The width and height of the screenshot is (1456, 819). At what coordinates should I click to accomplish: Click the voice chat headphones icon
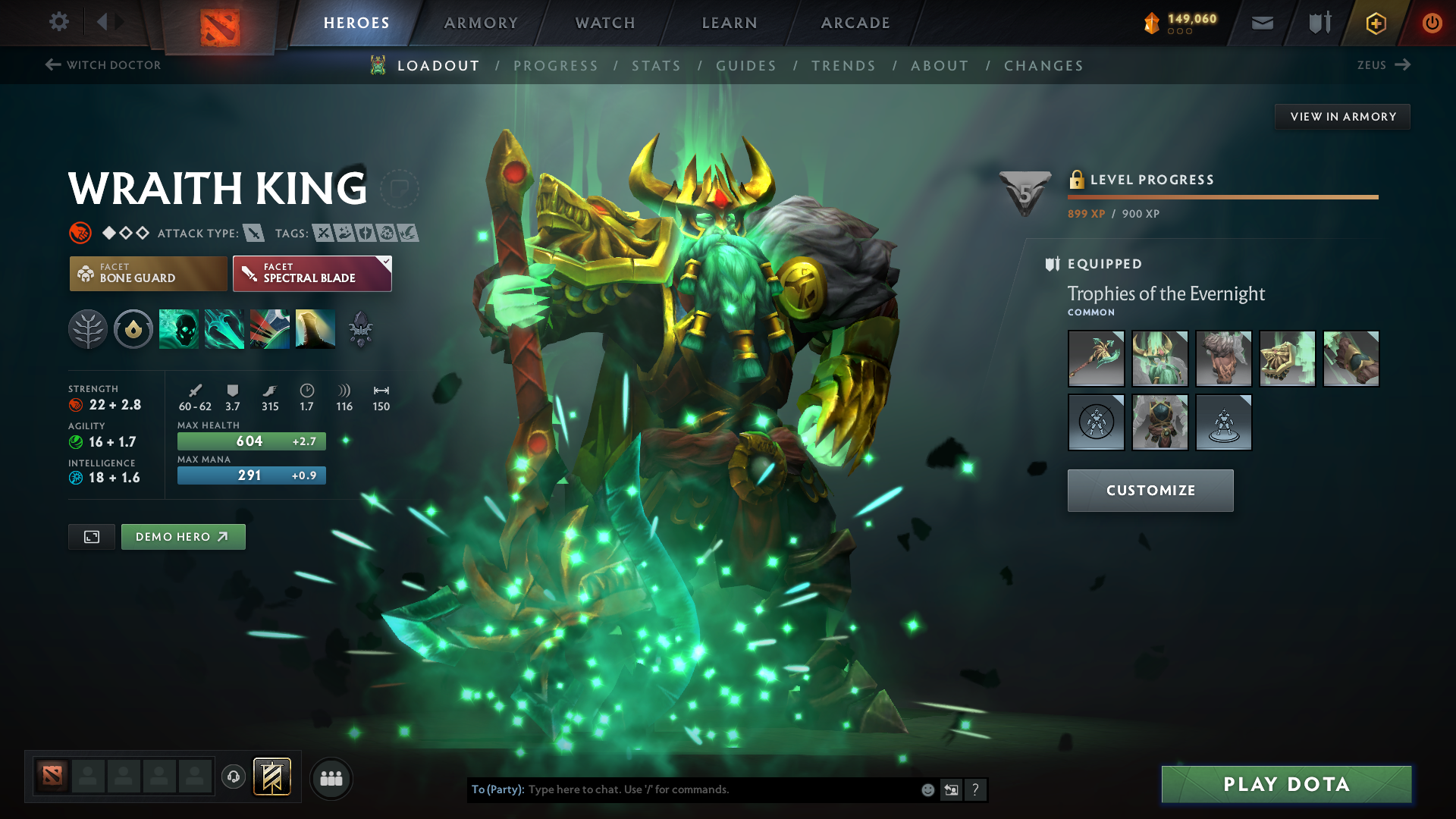pyautogui.click(x=233, y=778)
